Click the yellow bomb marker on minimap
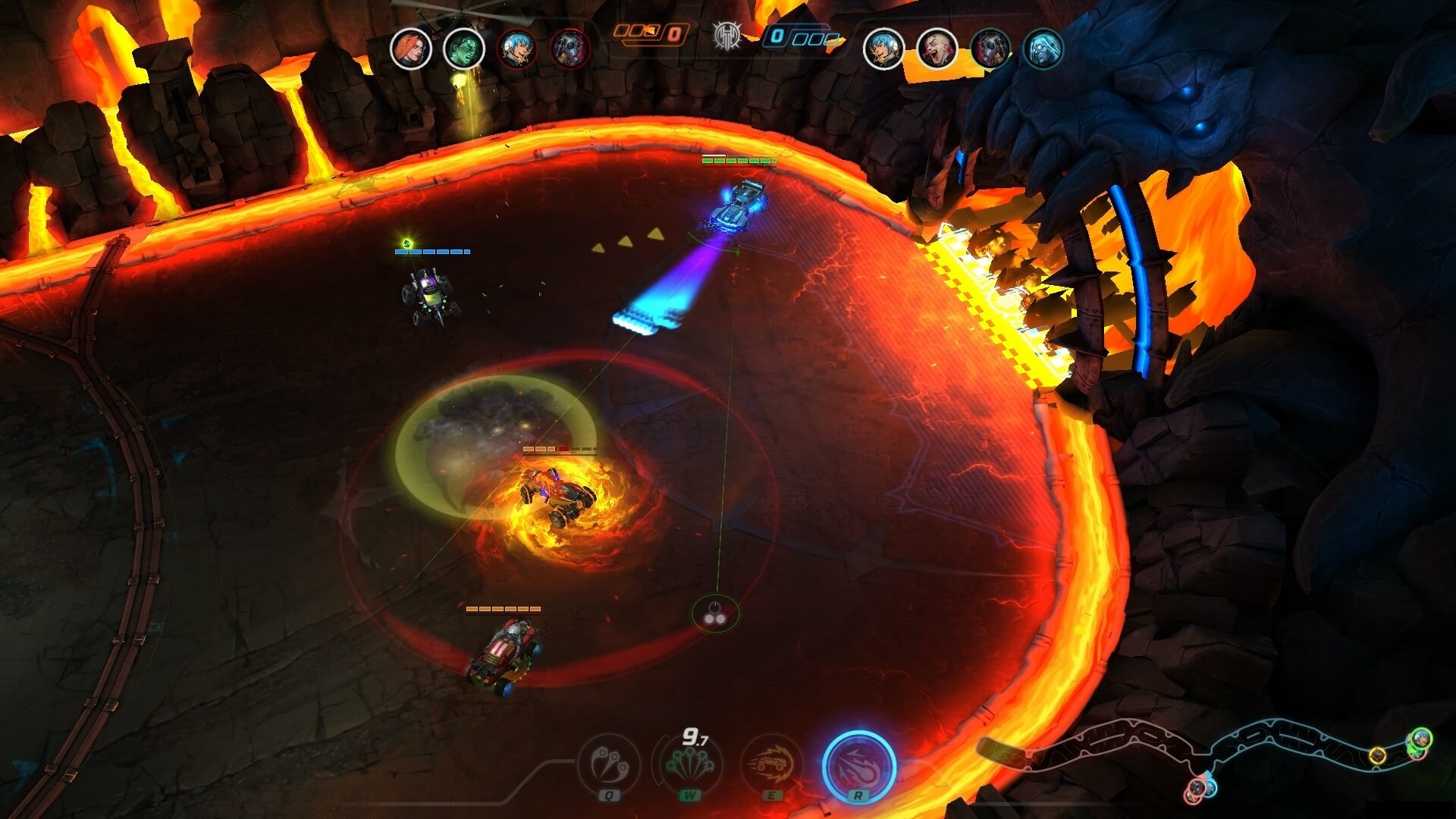Viewport: 1456px width, 819px height. click(1377, 755)
